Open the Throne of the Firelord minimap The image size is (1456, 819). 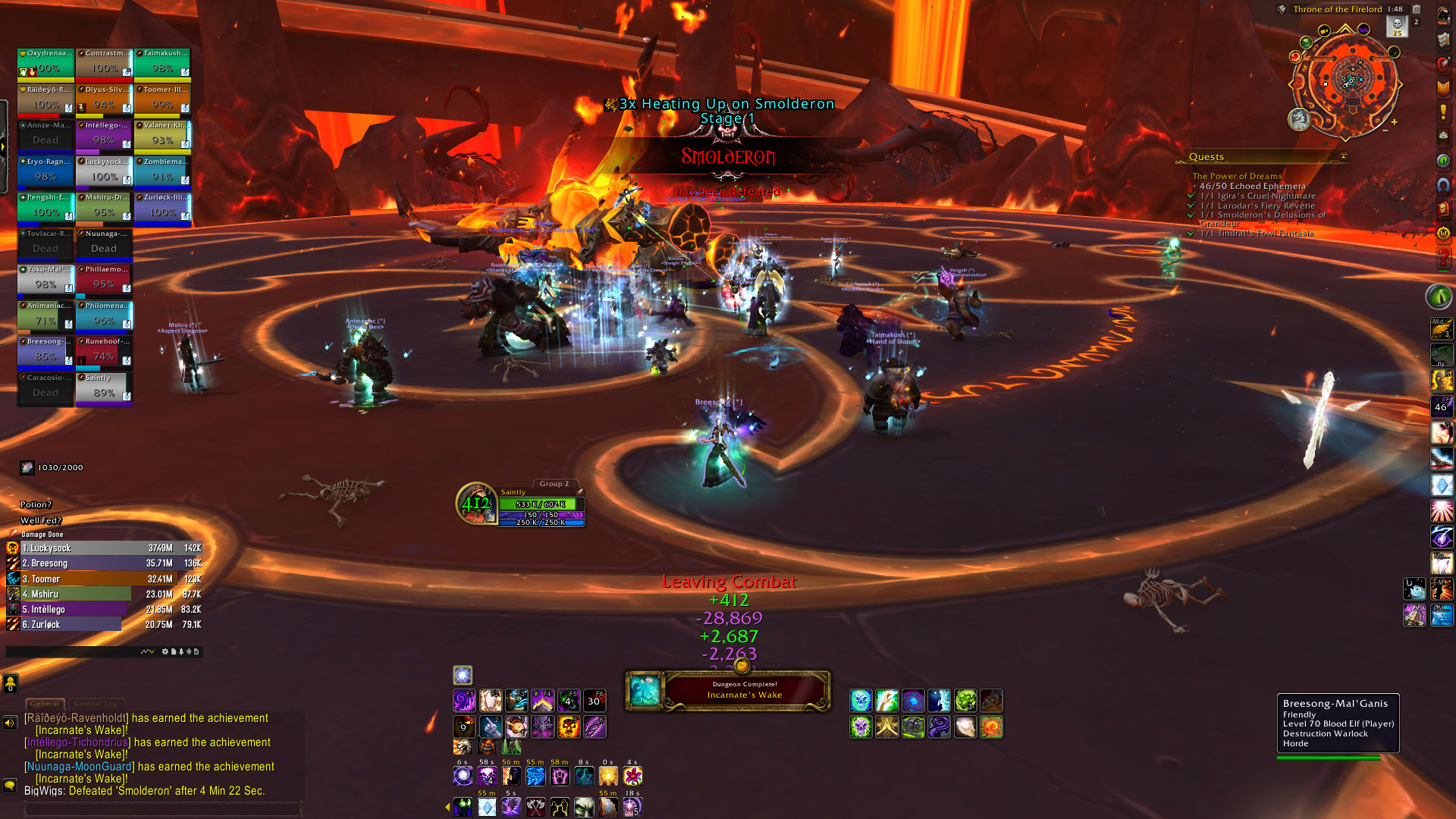(1345, 80)
